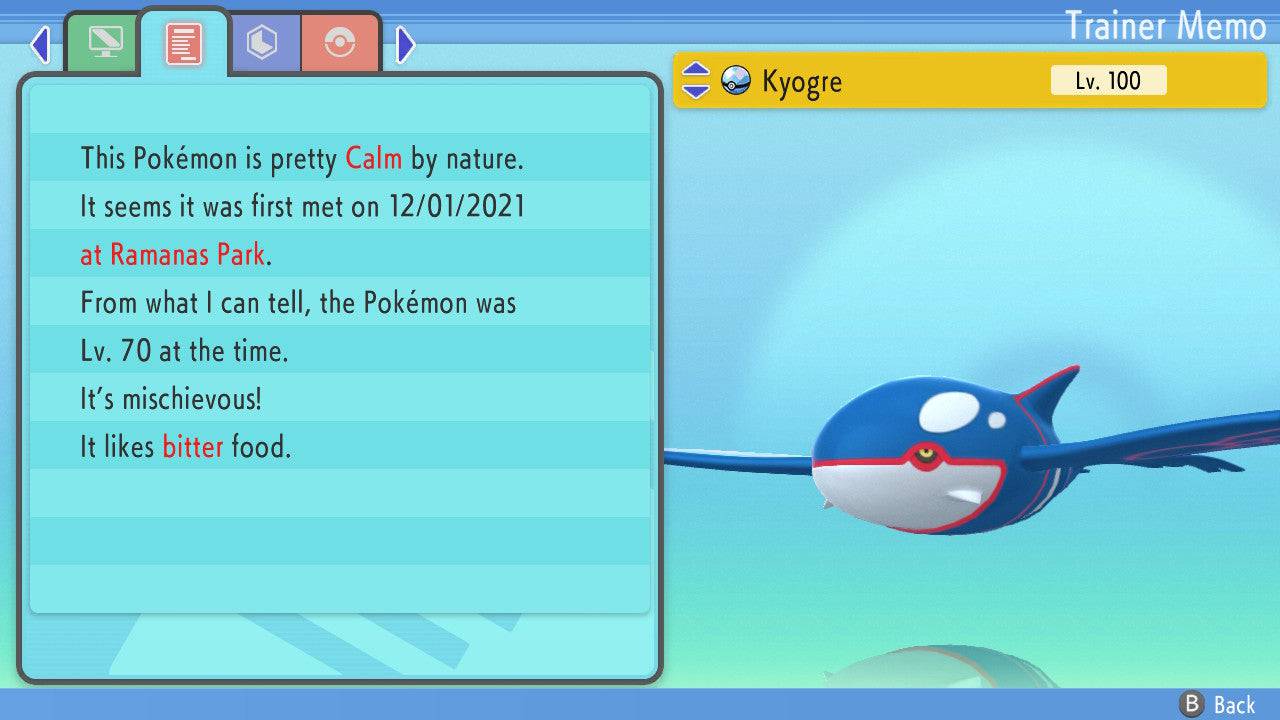
Task: Click the right arrow beside the tabs
Action: pyautogui.click(x=406, y=44)
